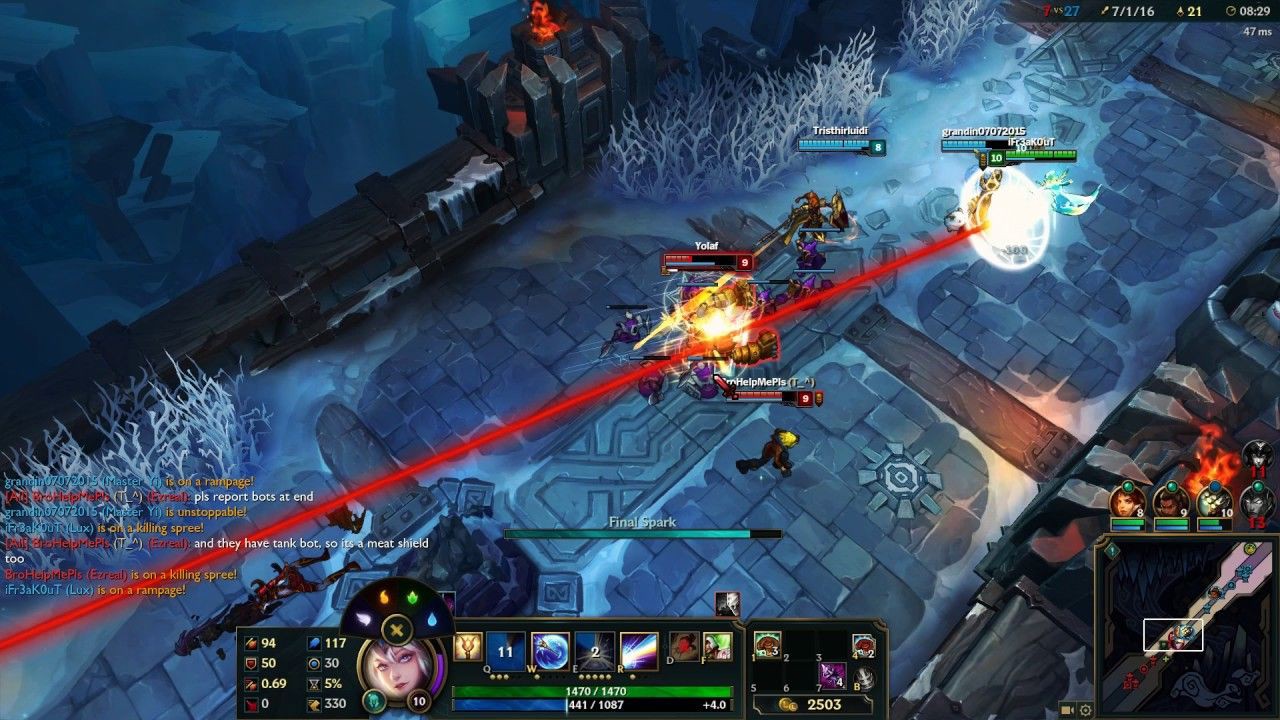This screenshot has width=1280, height=720.
Task: Click the Recall button marked B
Action: [864, 678]
